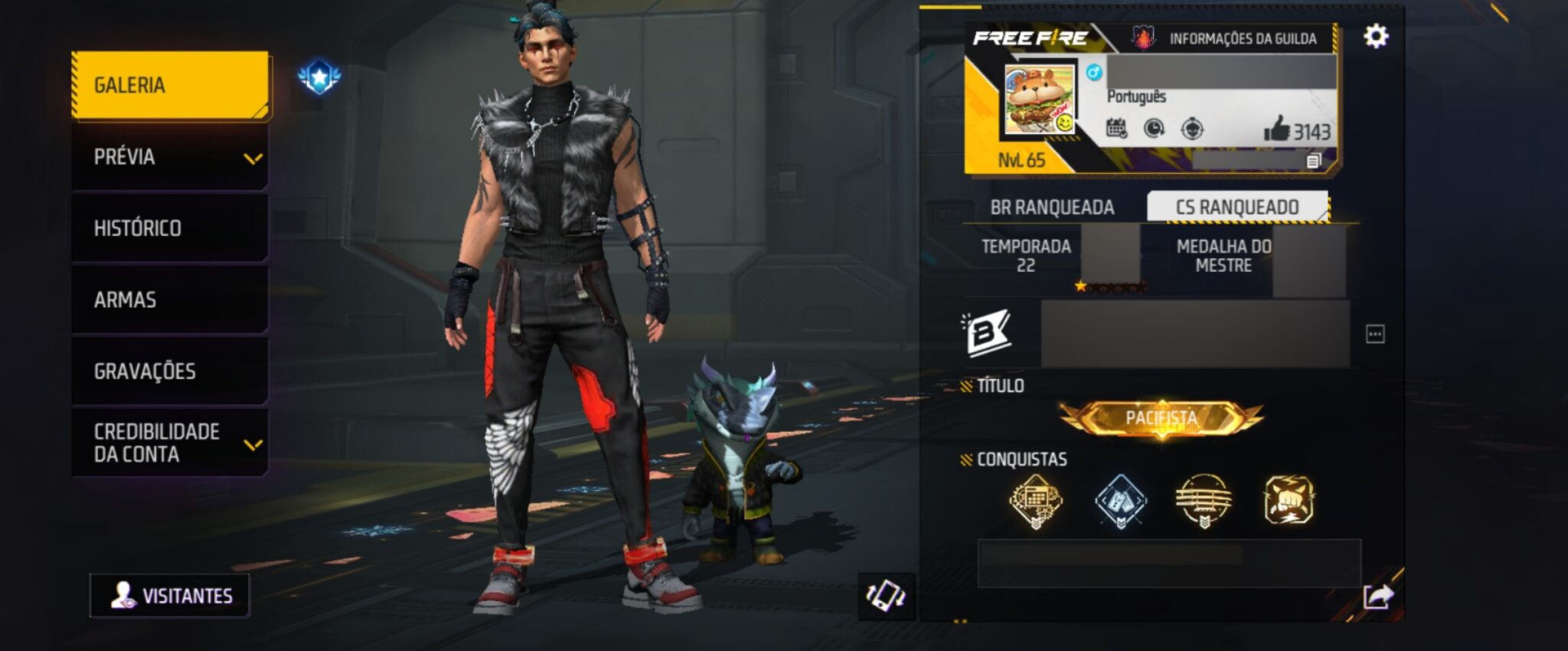Viewport: 1568px width, 651px height.
Task: Show the Gravações section
Action: point(170,371)
